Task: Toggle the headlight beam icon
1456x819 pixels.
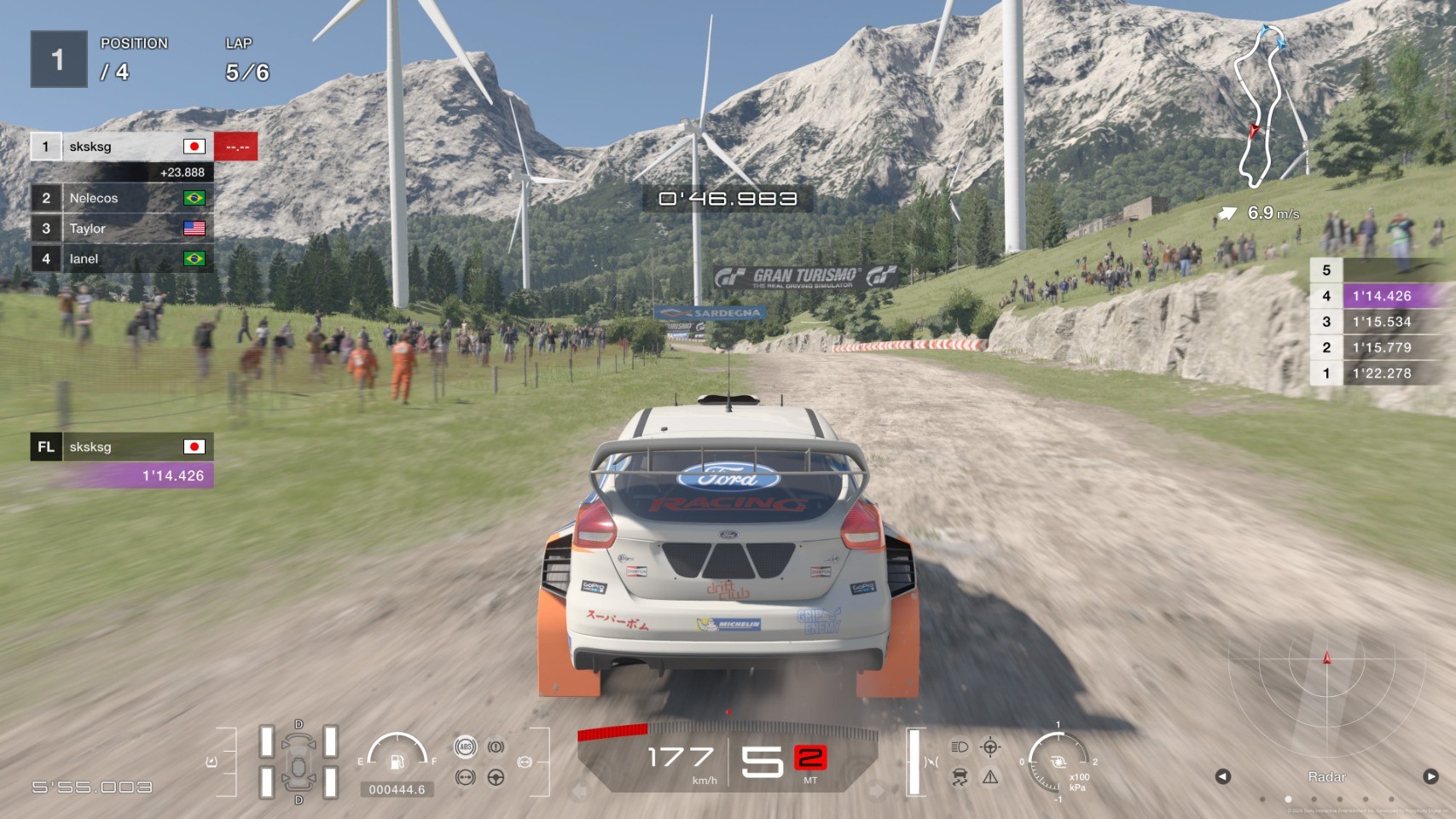Action: (960, 747)
